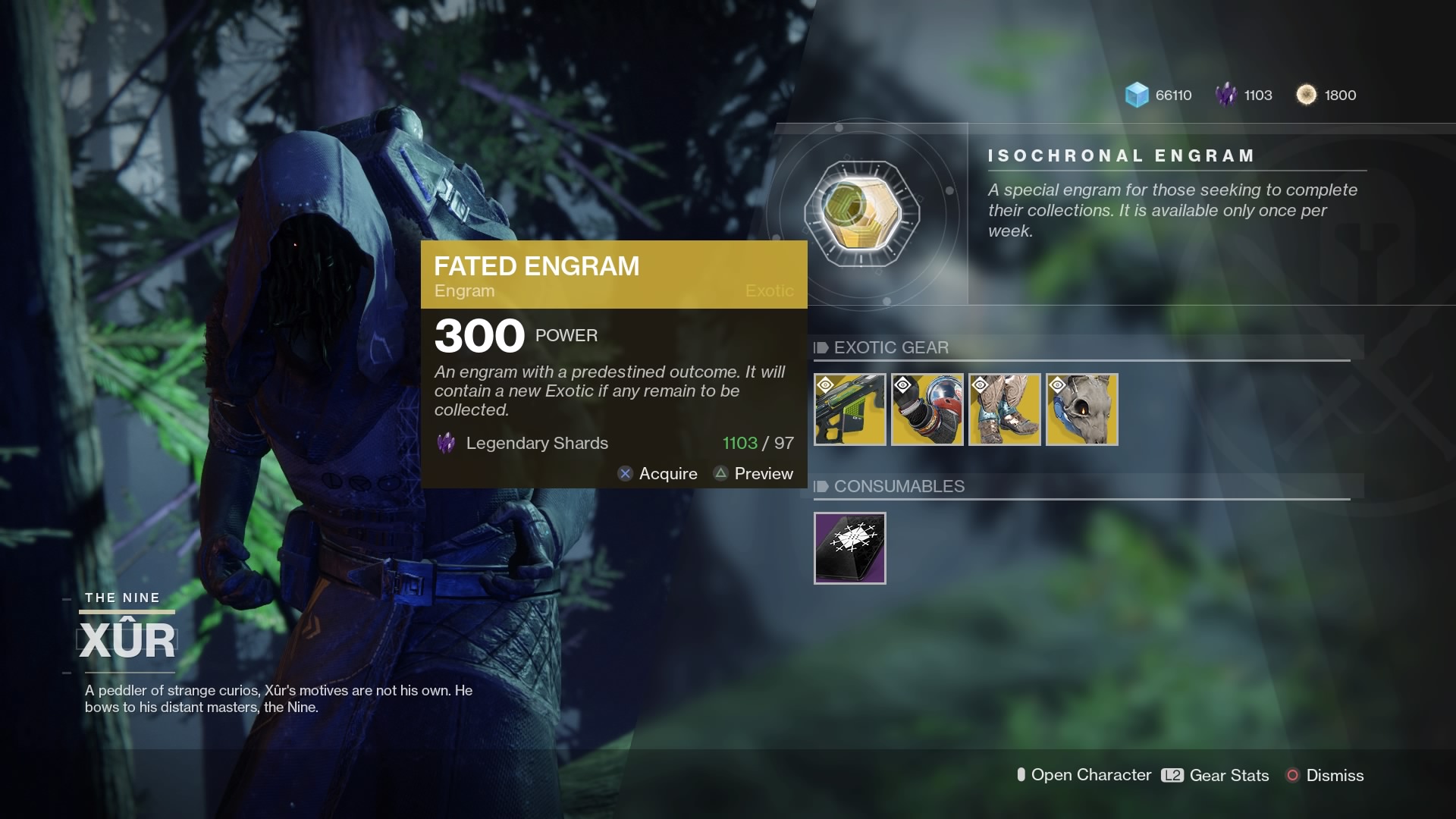Viewport: 1456px width, 819px height.
Task: Open Character screen
Action: tap(1086, 775)
